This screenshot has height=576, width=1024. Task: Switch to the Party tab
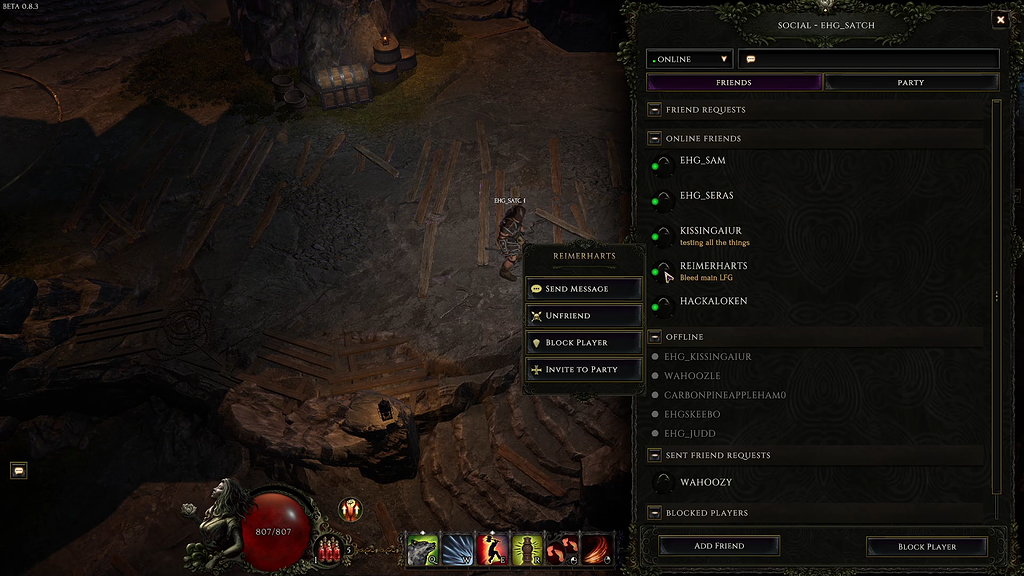(911, 82)
